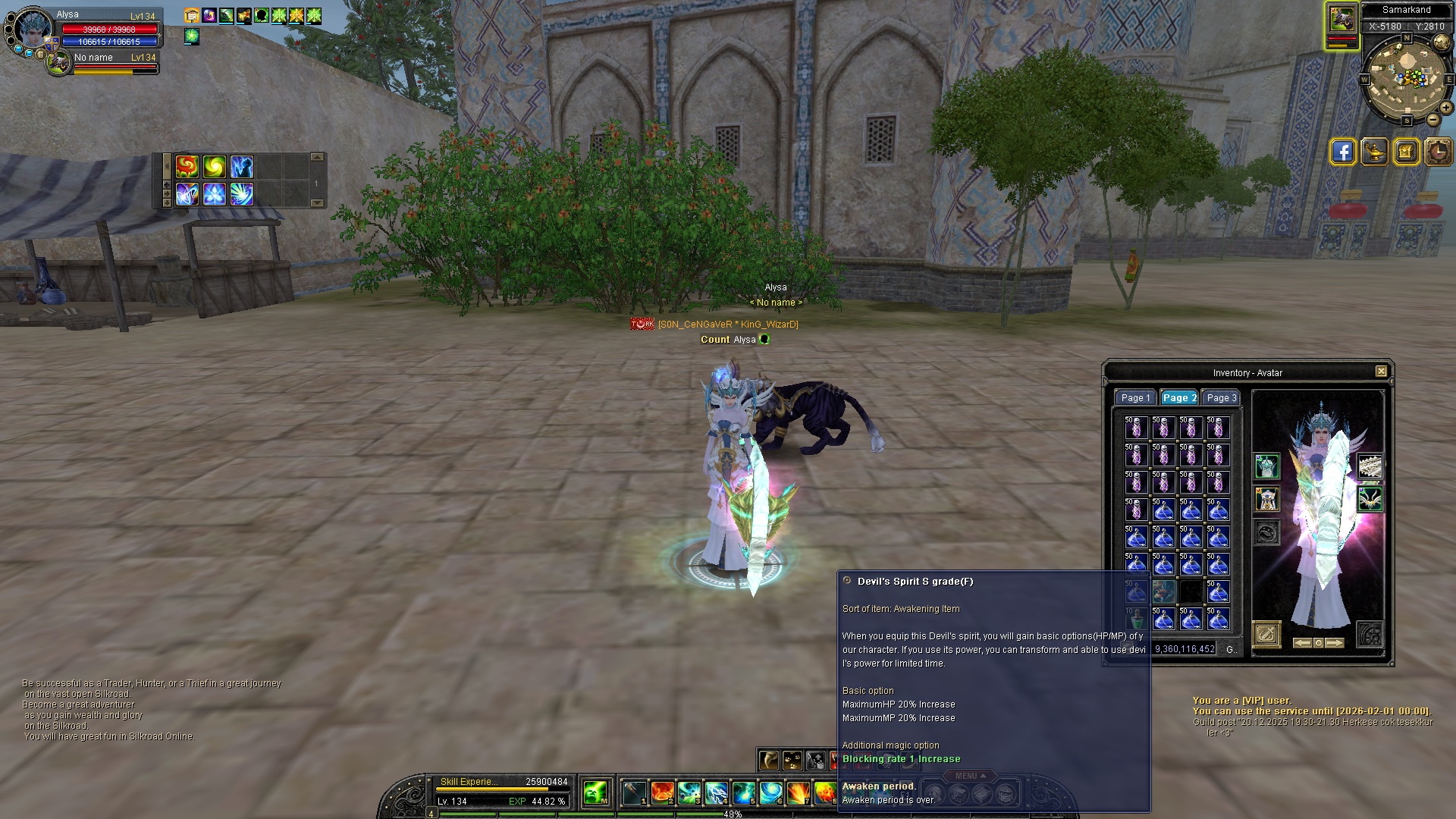Click the green skull M skill button
The image size is (1456, 819).
pyautogui.click(x=595, y=792)
